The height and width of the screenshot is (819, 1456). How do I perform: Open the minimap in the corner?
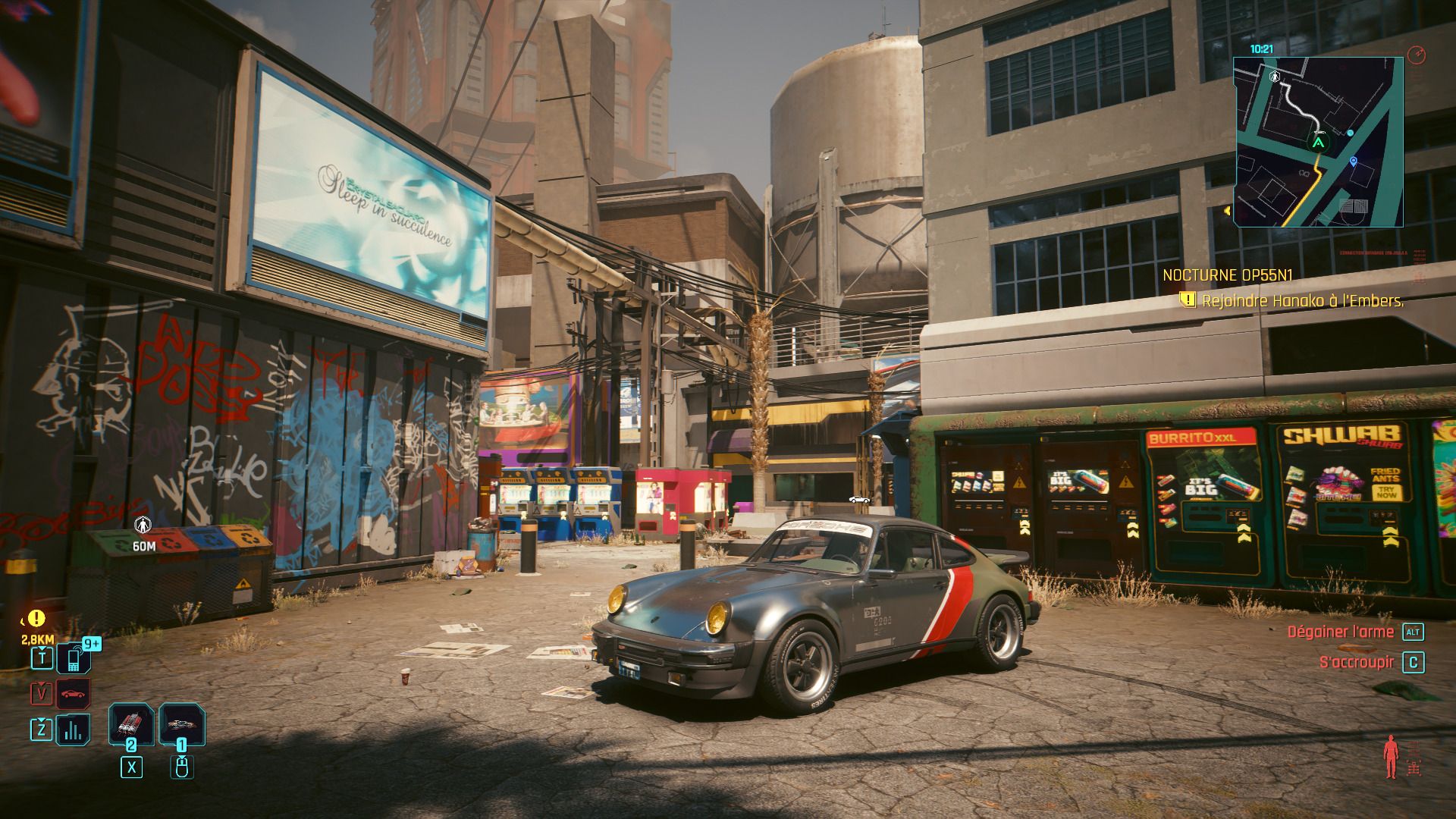tap(1318, 142)
